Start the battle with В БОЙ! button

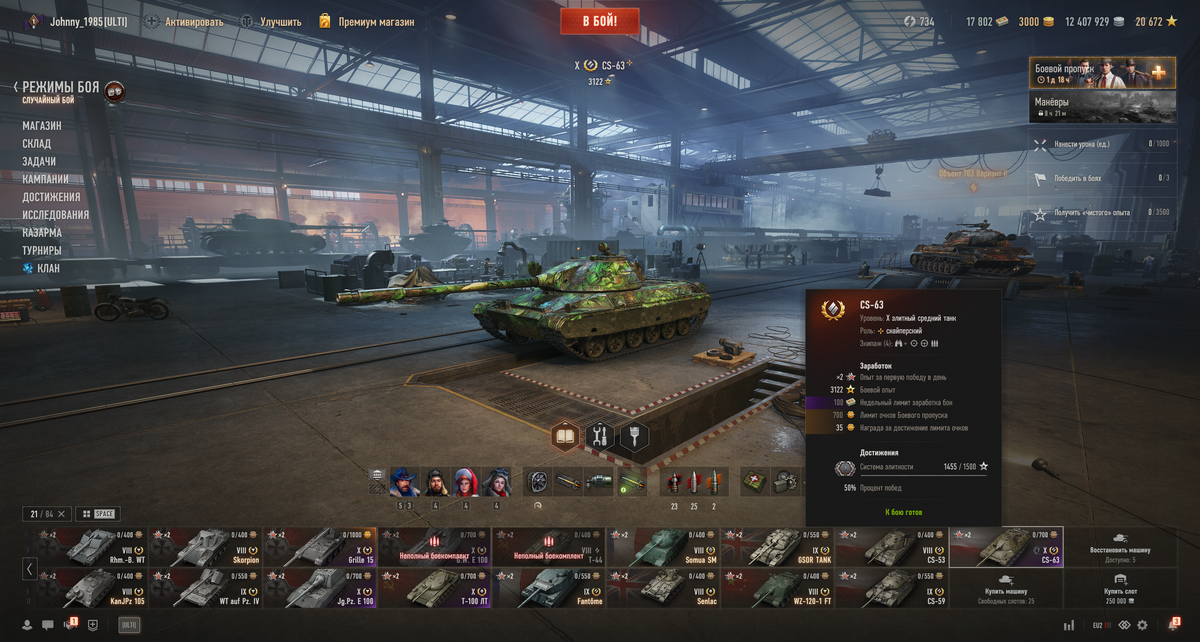pyautogui.click(x=600, y=21)
